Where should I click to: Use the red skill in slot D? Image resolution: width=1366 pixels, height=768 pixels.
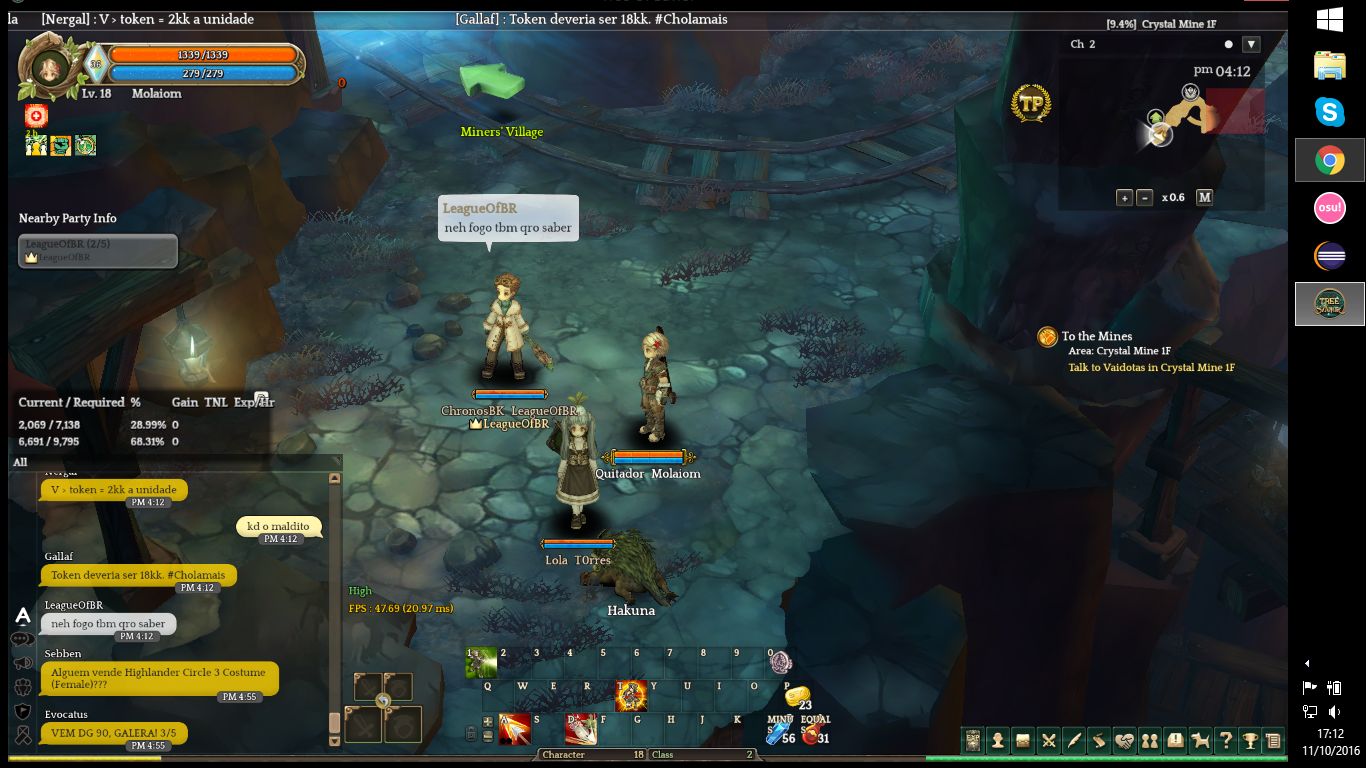coord(581,729)
